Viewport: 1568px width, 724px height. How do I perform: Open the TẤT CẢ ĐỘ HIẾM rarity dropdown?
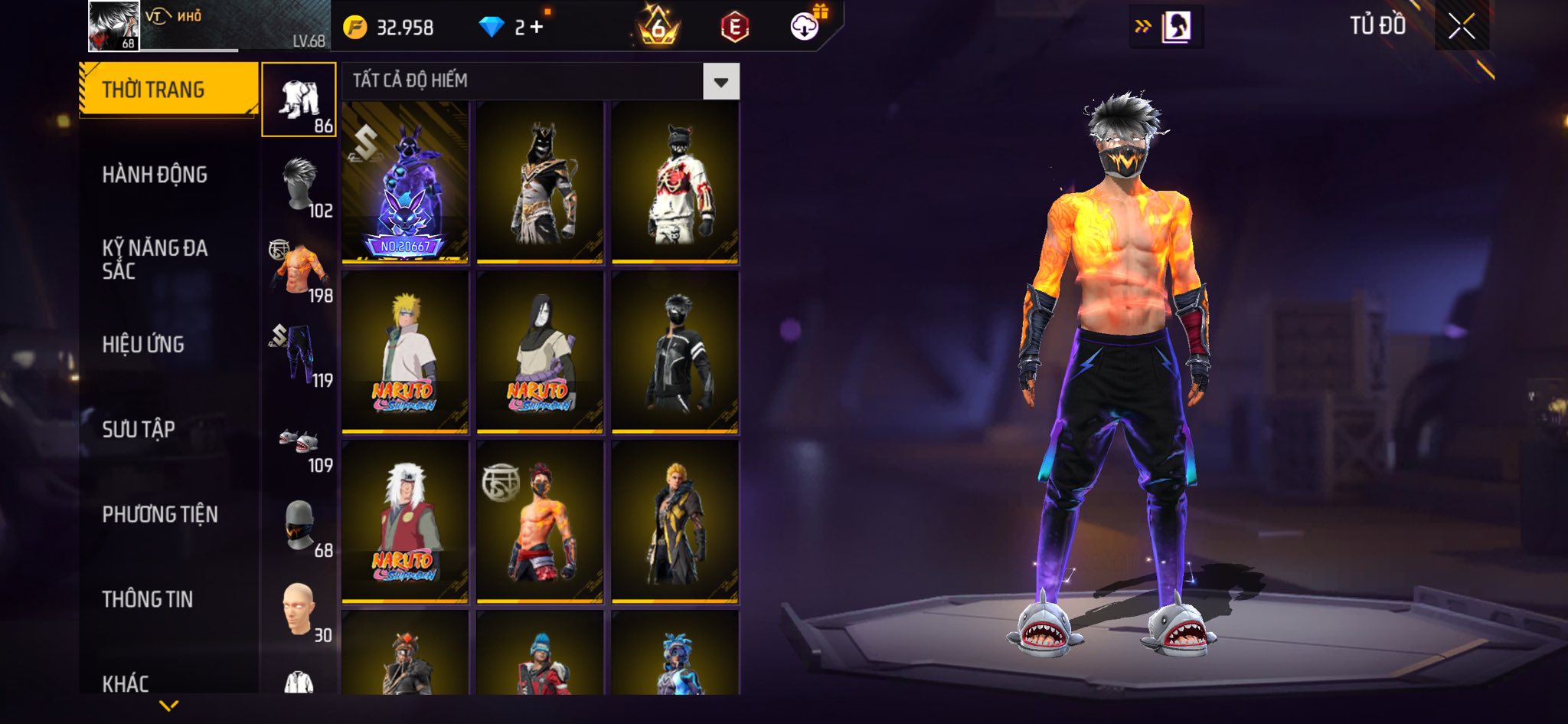pyautogui.click(x=720, y=81)
